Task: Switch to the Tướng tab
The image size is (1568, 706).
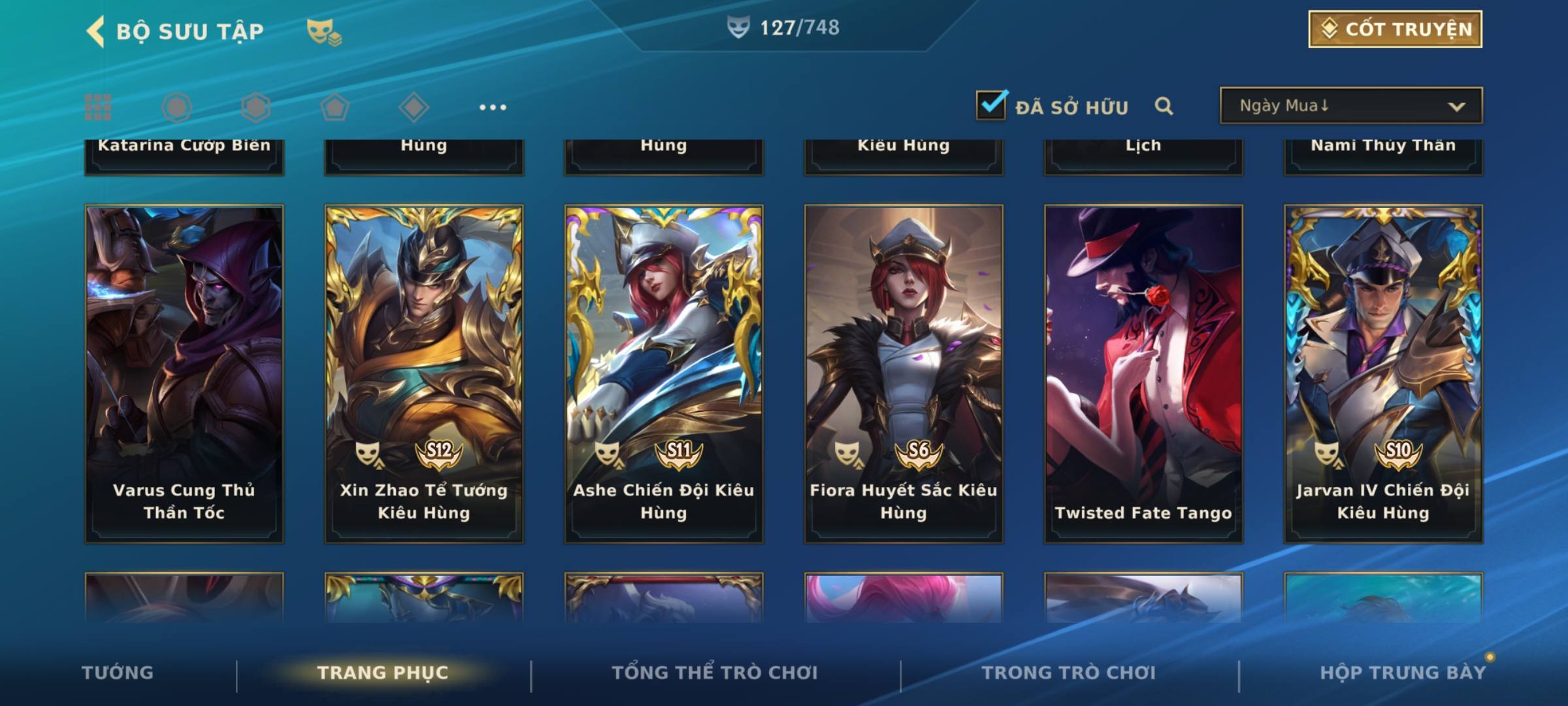Action: [118, 673]
